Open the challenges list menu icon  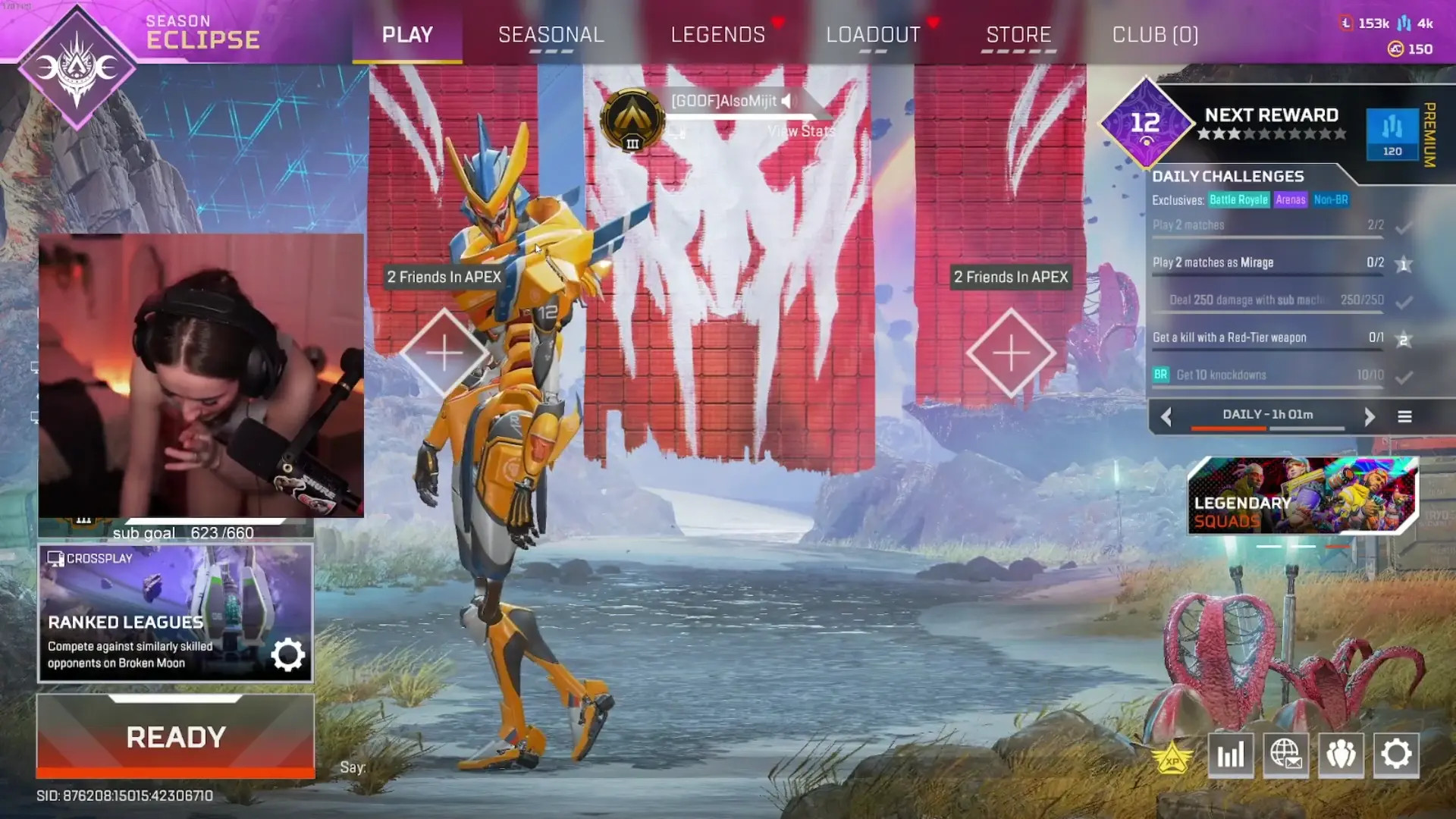click(1404, 416)
